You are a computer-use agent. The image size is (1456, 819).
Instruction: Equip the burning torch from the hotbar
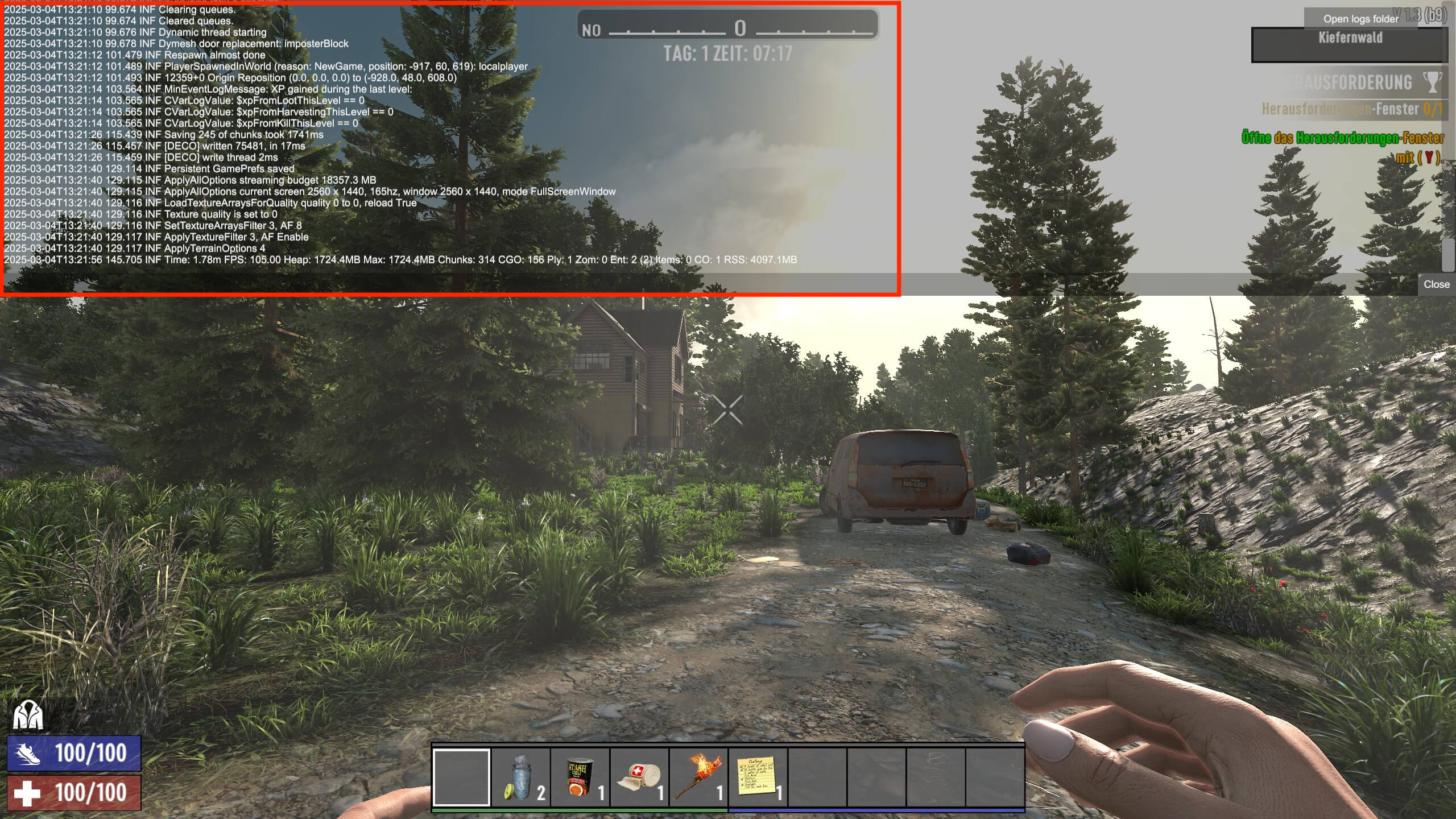pos(698,777)
